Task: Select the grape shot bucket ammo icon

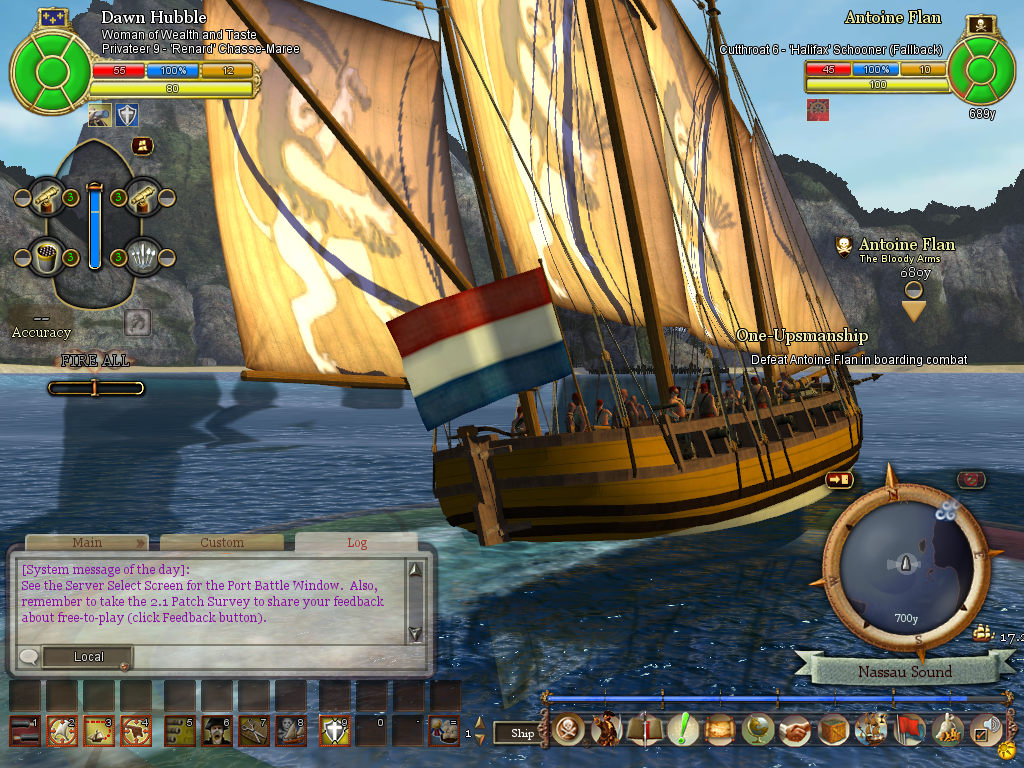Action: click(44, 257)
